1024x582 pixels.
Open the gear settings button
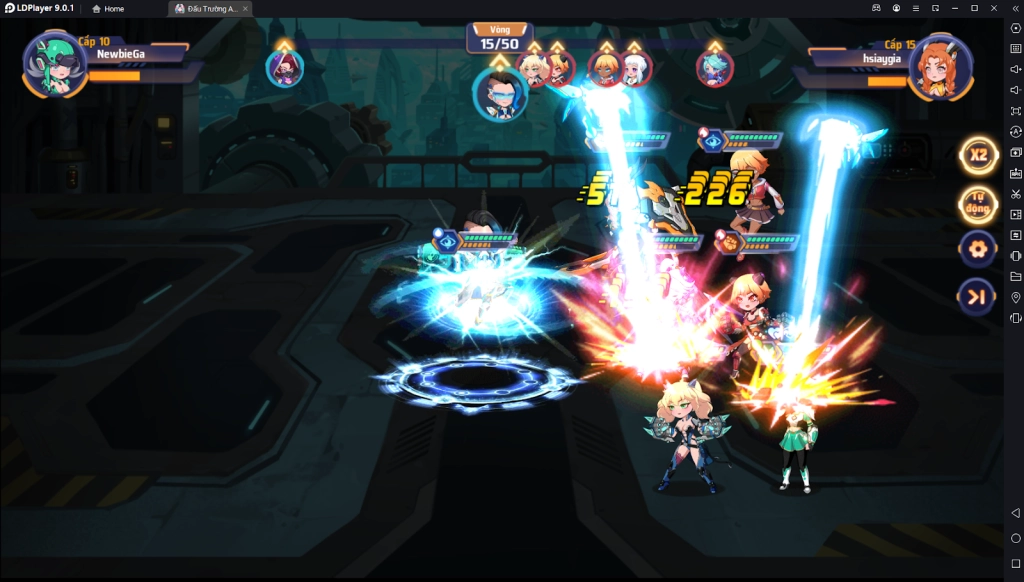point(977,248)
